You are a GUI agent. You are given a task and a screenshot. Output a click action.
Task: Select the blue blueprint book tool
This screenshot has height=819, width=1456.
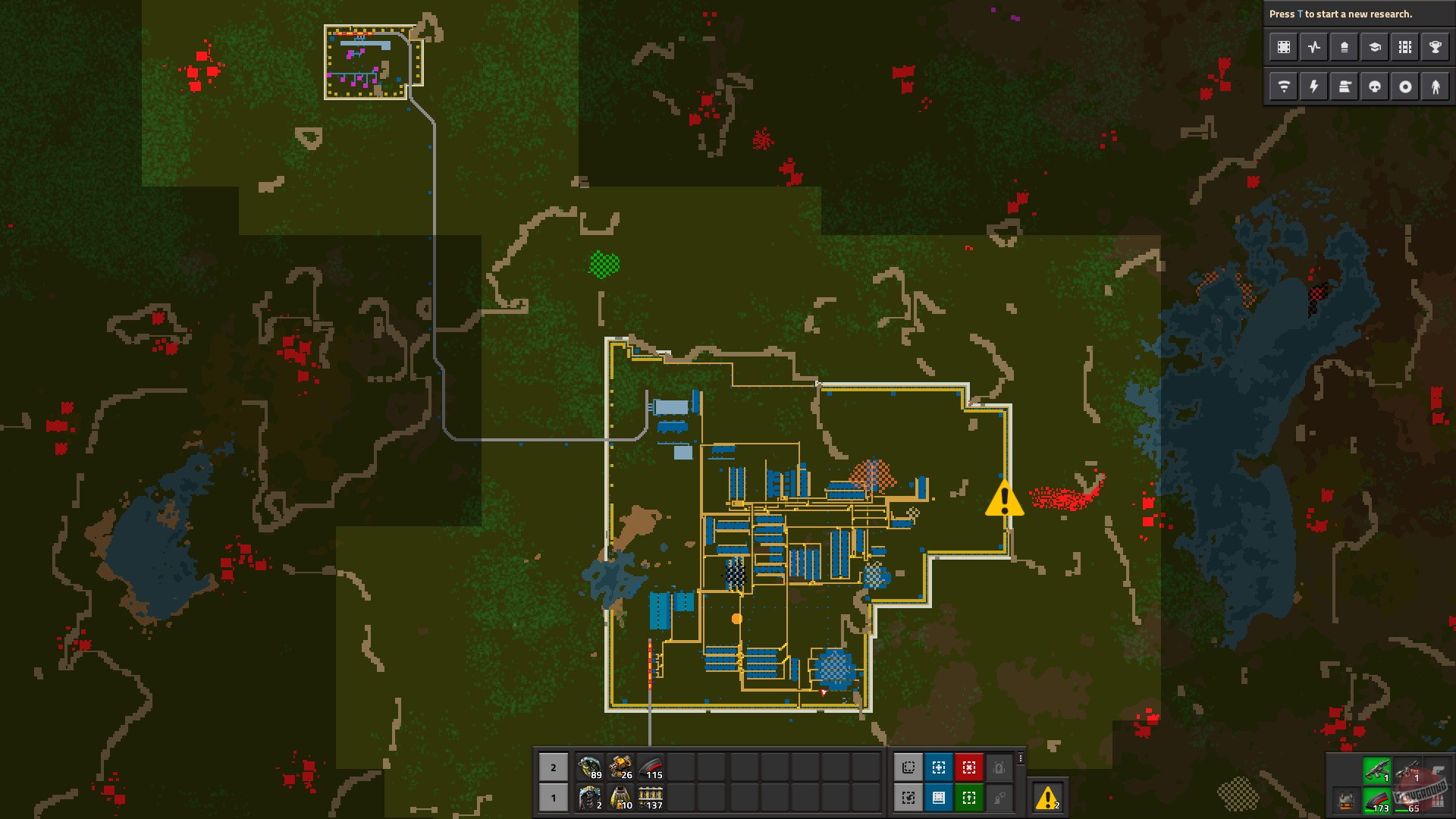point(938,797)
